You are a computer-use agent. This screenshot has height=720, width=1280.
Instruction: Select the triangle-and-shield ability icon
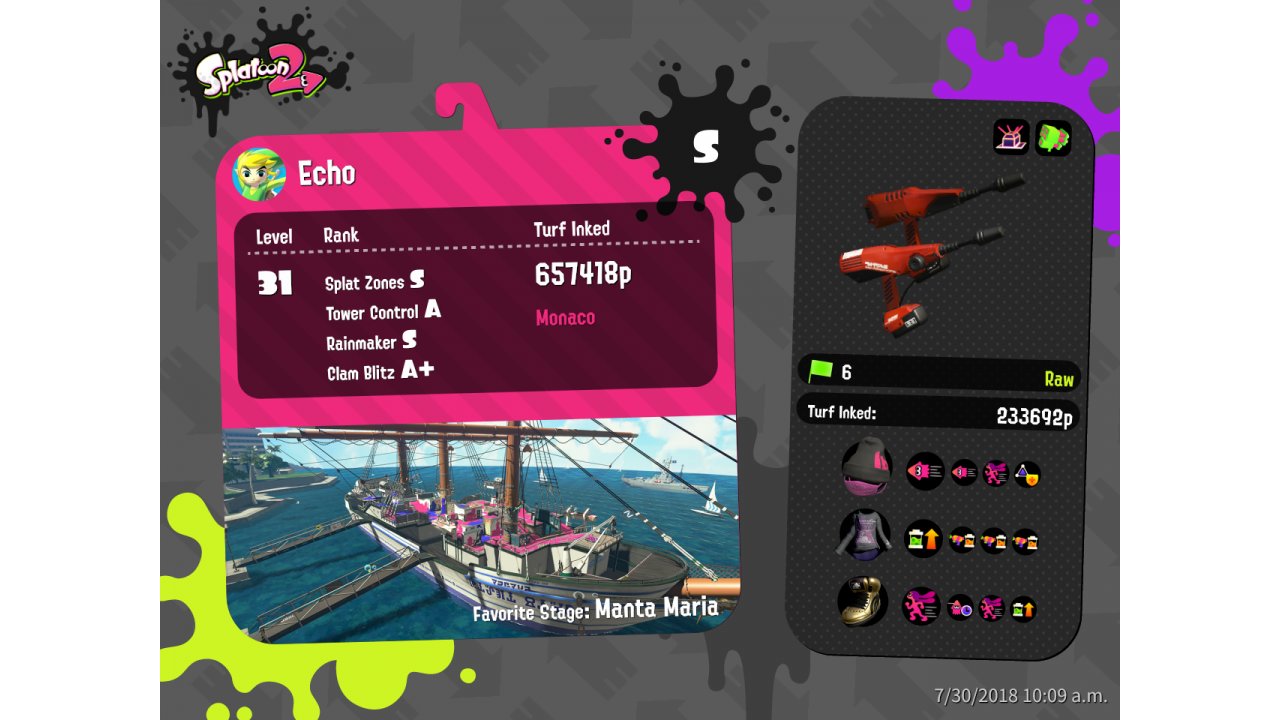(1027, 474)
